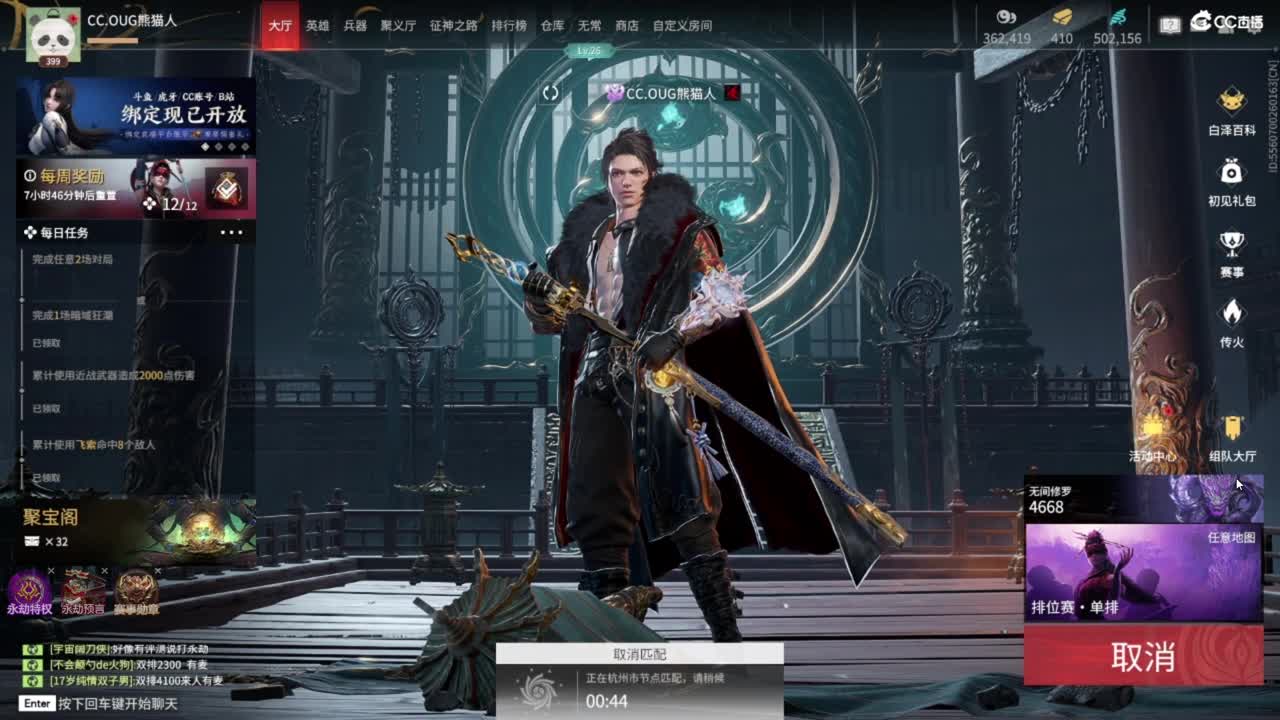1280x720 pixels.
Task: Click 取消匹配 to cancel matchmaking
Action: click(x=640, y=655)
